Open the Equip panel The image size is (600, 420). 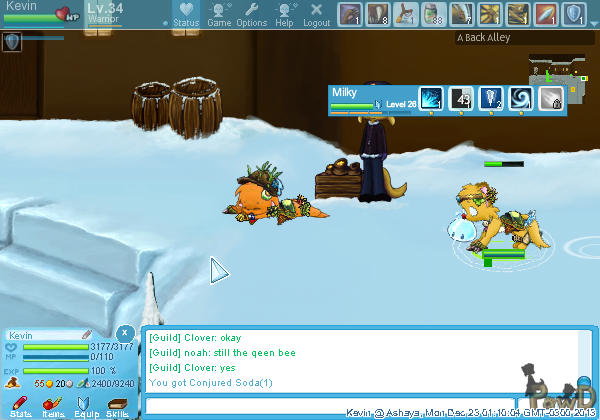point(86,405)
